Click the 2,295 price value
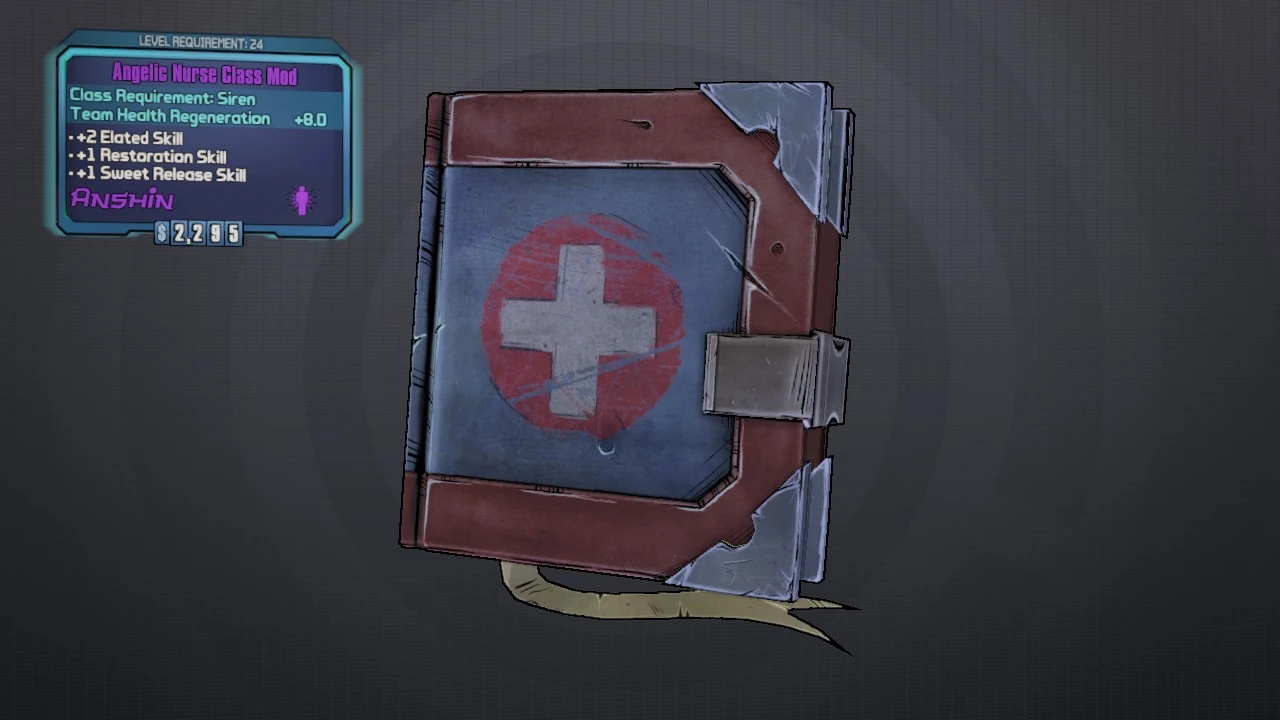The width and height of the screenshot is (1280, 720). pos(205,233)
